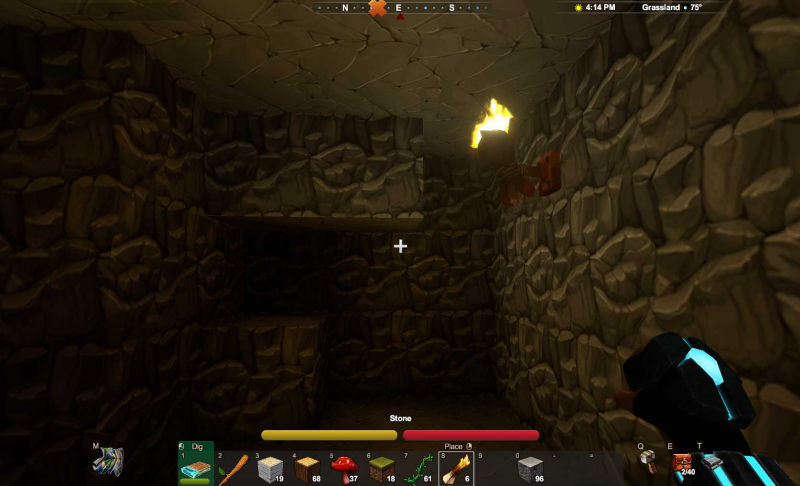Select the wooden club in the hotbar
Screen dimensions: 800x486
[233, 467]
